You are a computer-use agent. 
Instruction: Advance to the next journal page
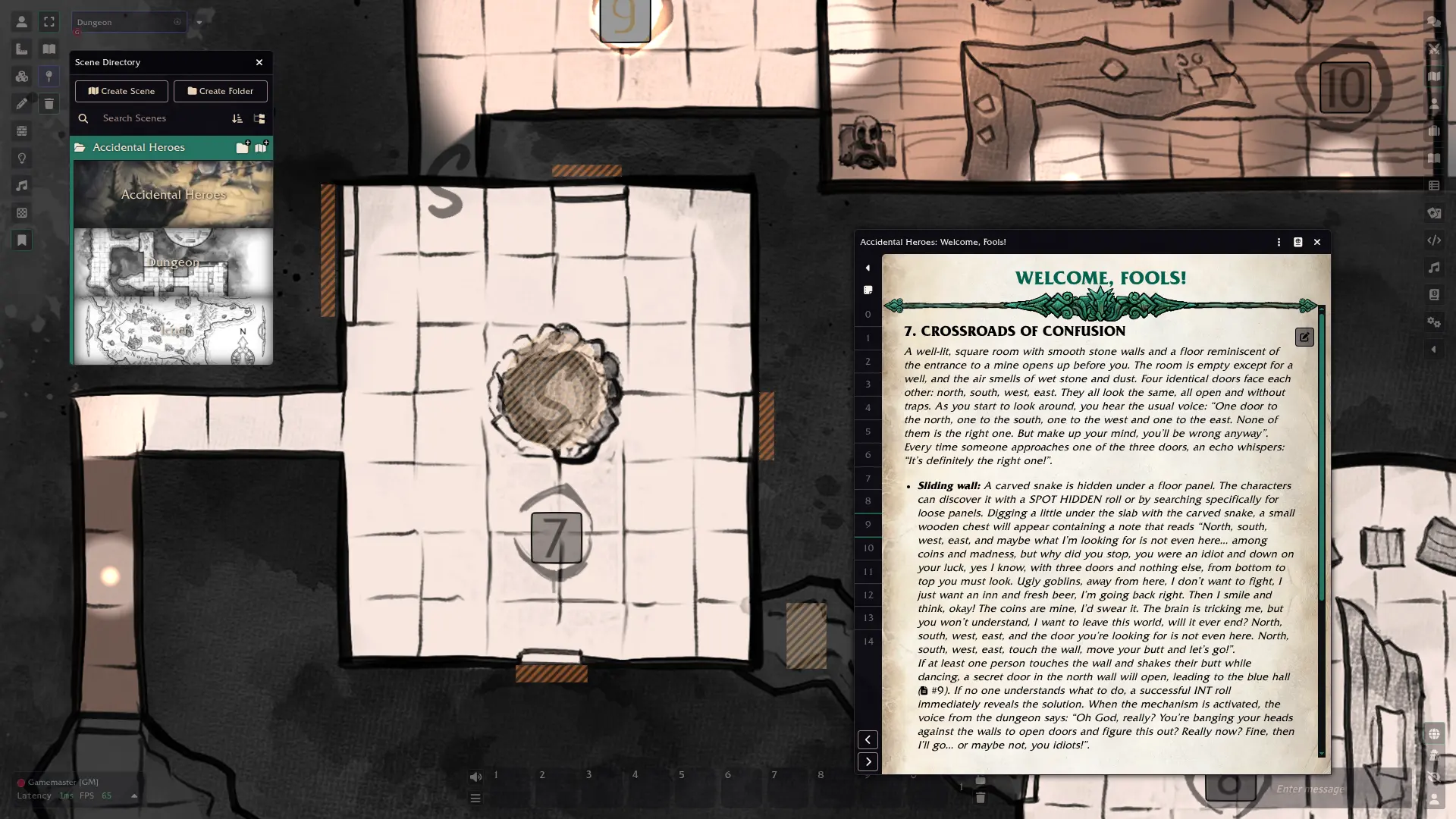868,761
